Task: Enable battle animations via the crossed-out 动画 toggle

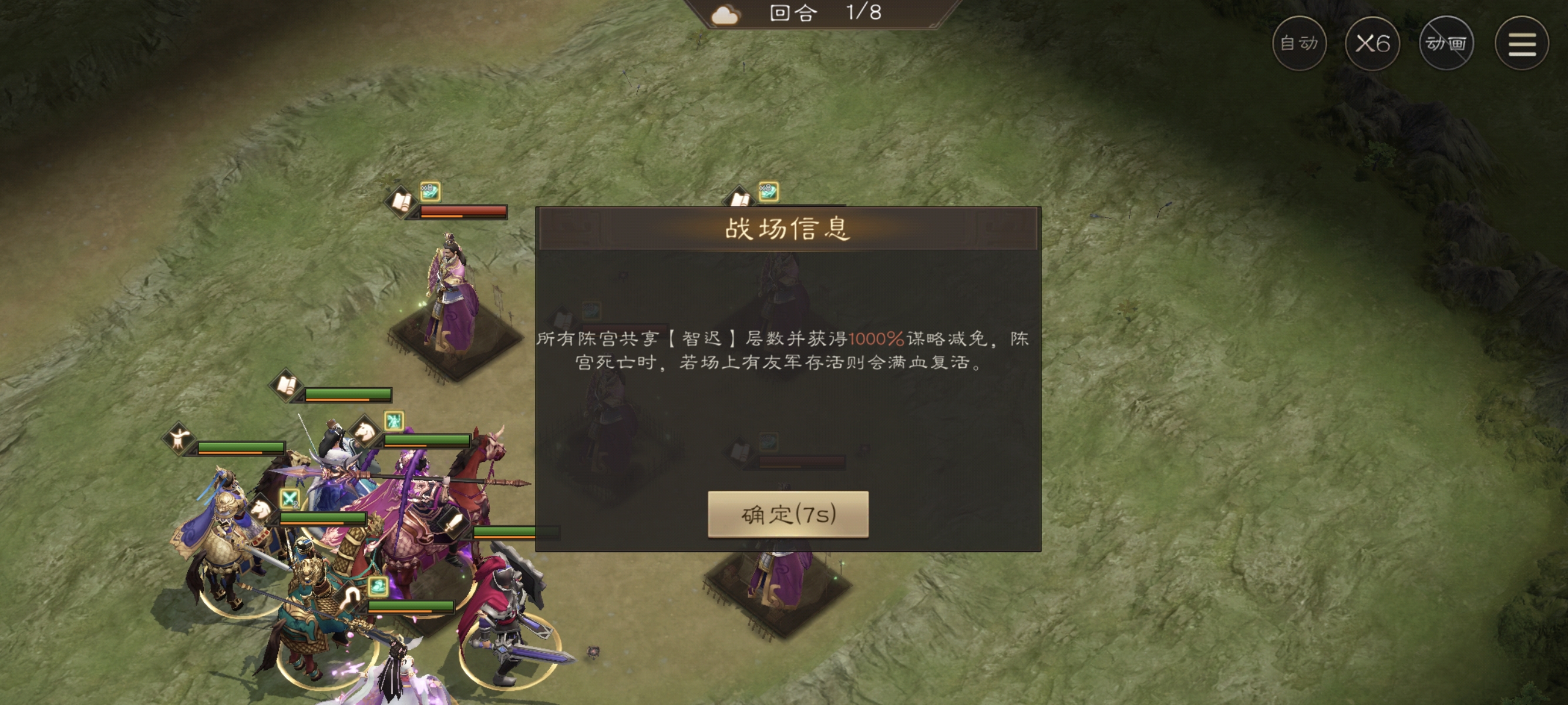Action: [1446, 44]
